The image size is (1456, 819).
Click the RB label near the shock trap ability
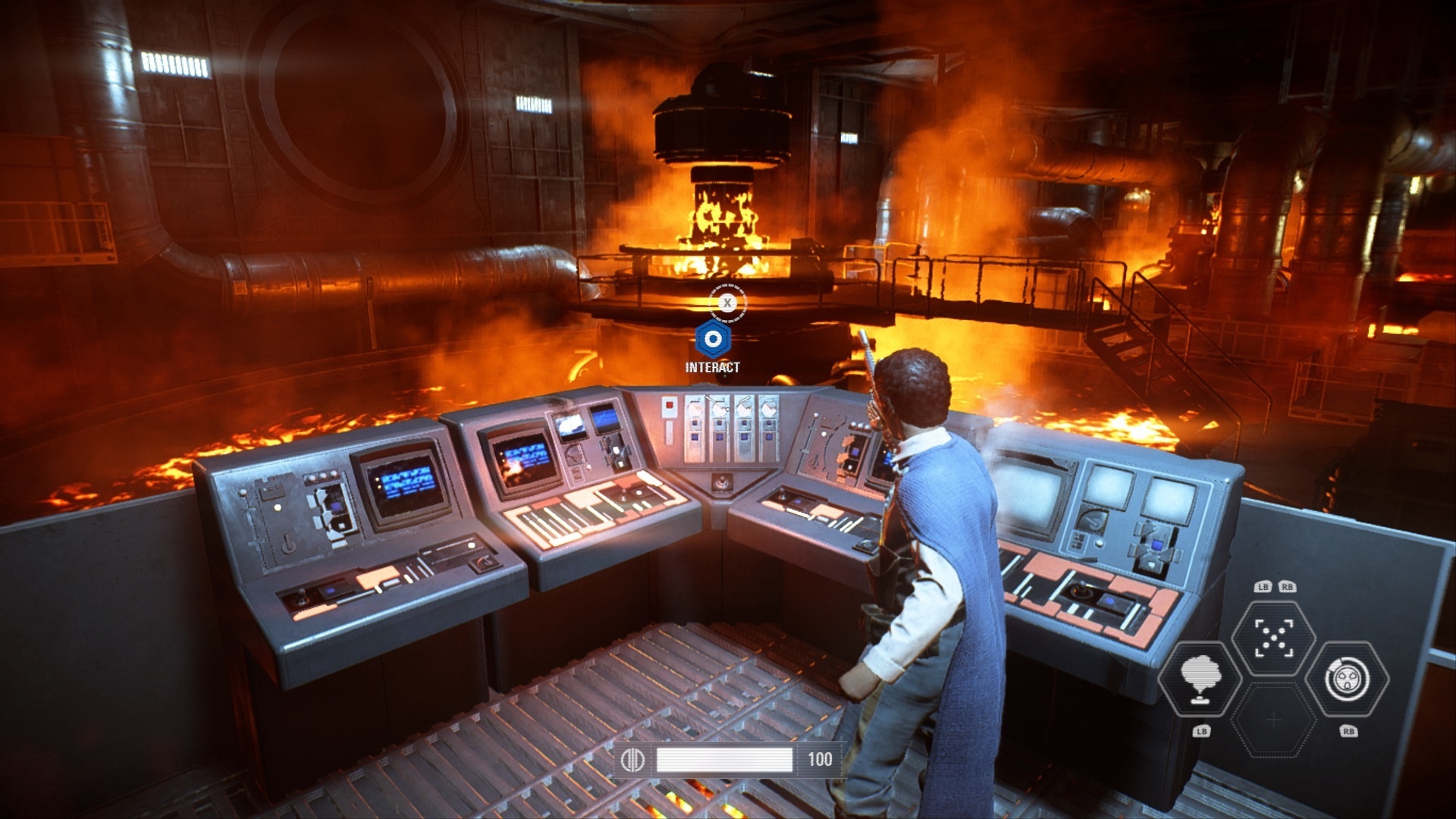click(1348, 731)
